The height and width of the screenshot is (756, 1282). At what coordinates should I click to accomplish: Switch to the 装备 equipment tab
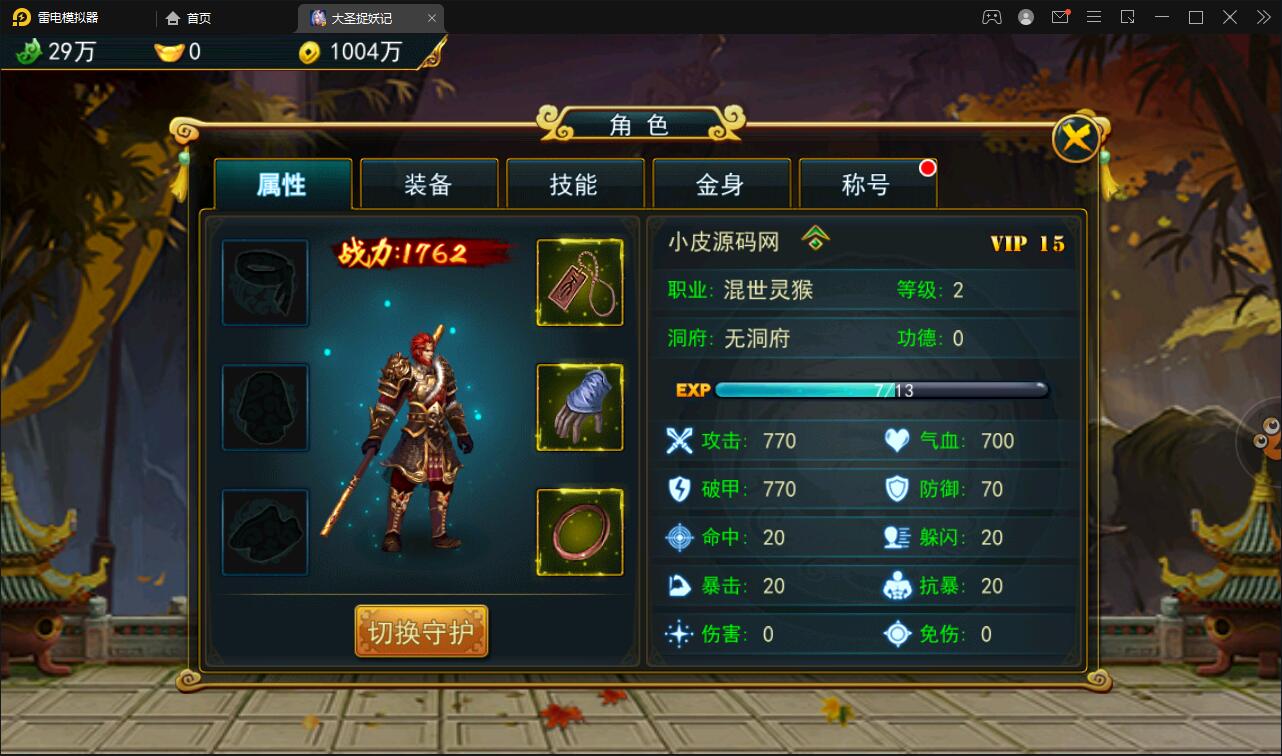click(429, 183)
